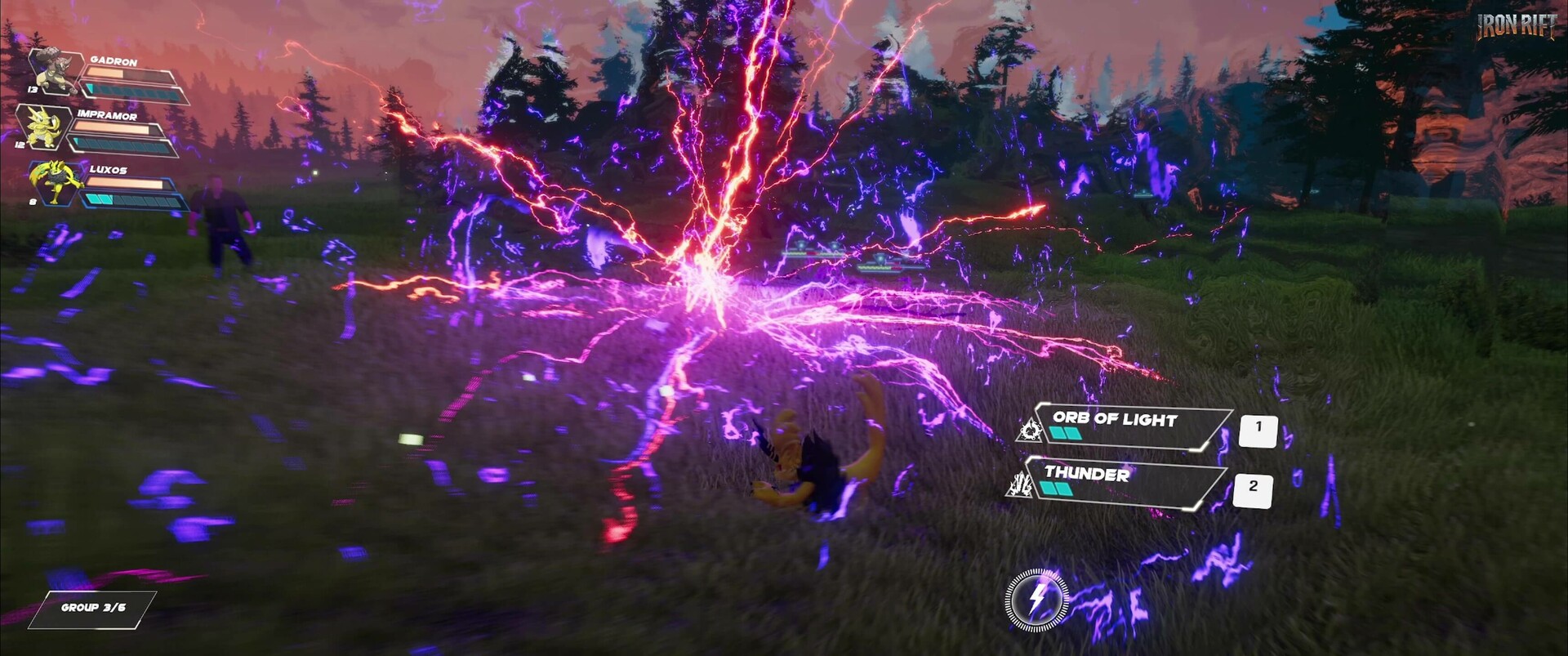Activate the lightning bolt ultimate button
This screenshot has width=1568, height=656.
[x=1036, y=602]
